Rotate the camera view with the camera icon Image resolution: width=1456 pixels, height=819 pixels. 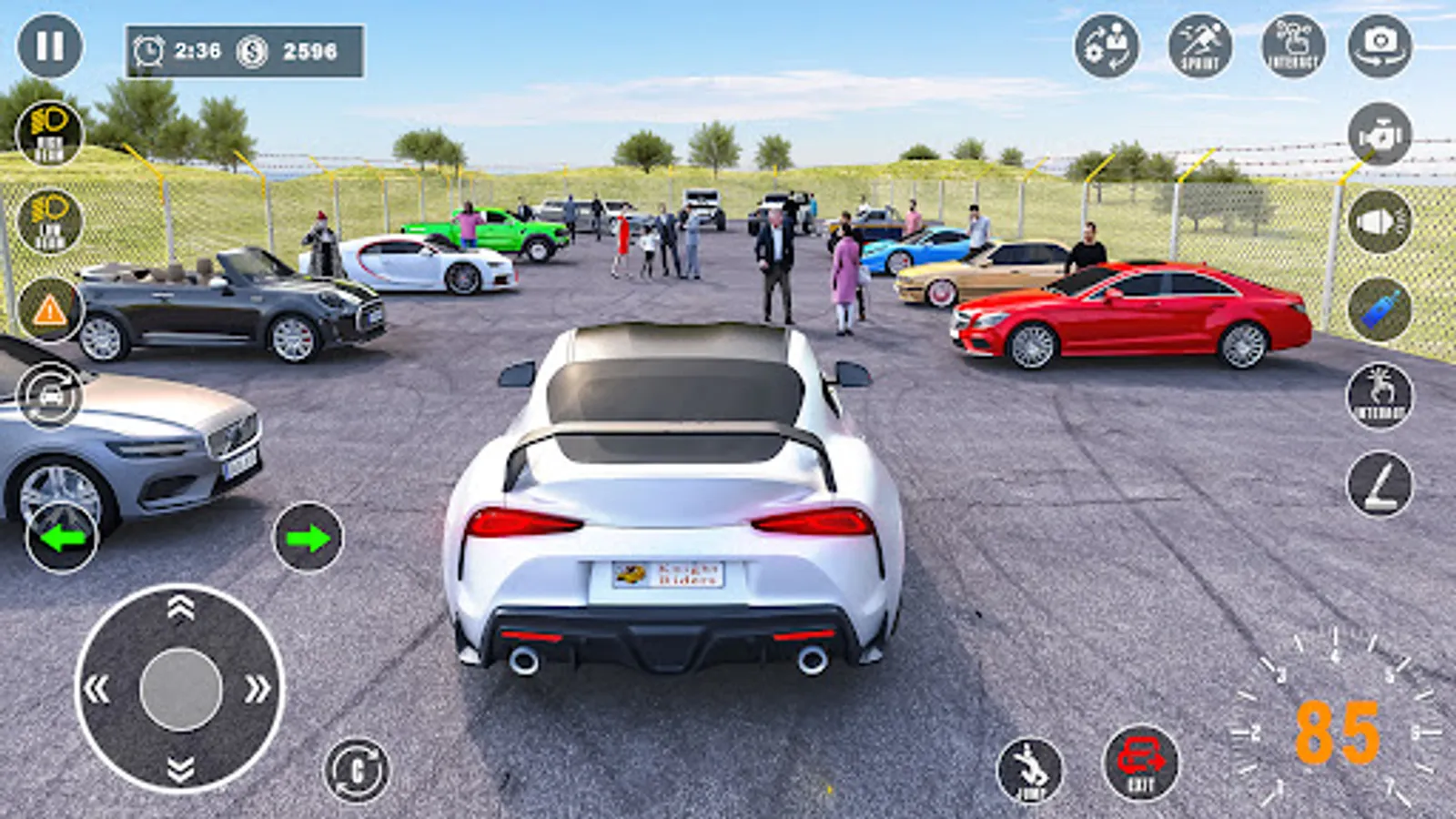tap(1380, 45)
